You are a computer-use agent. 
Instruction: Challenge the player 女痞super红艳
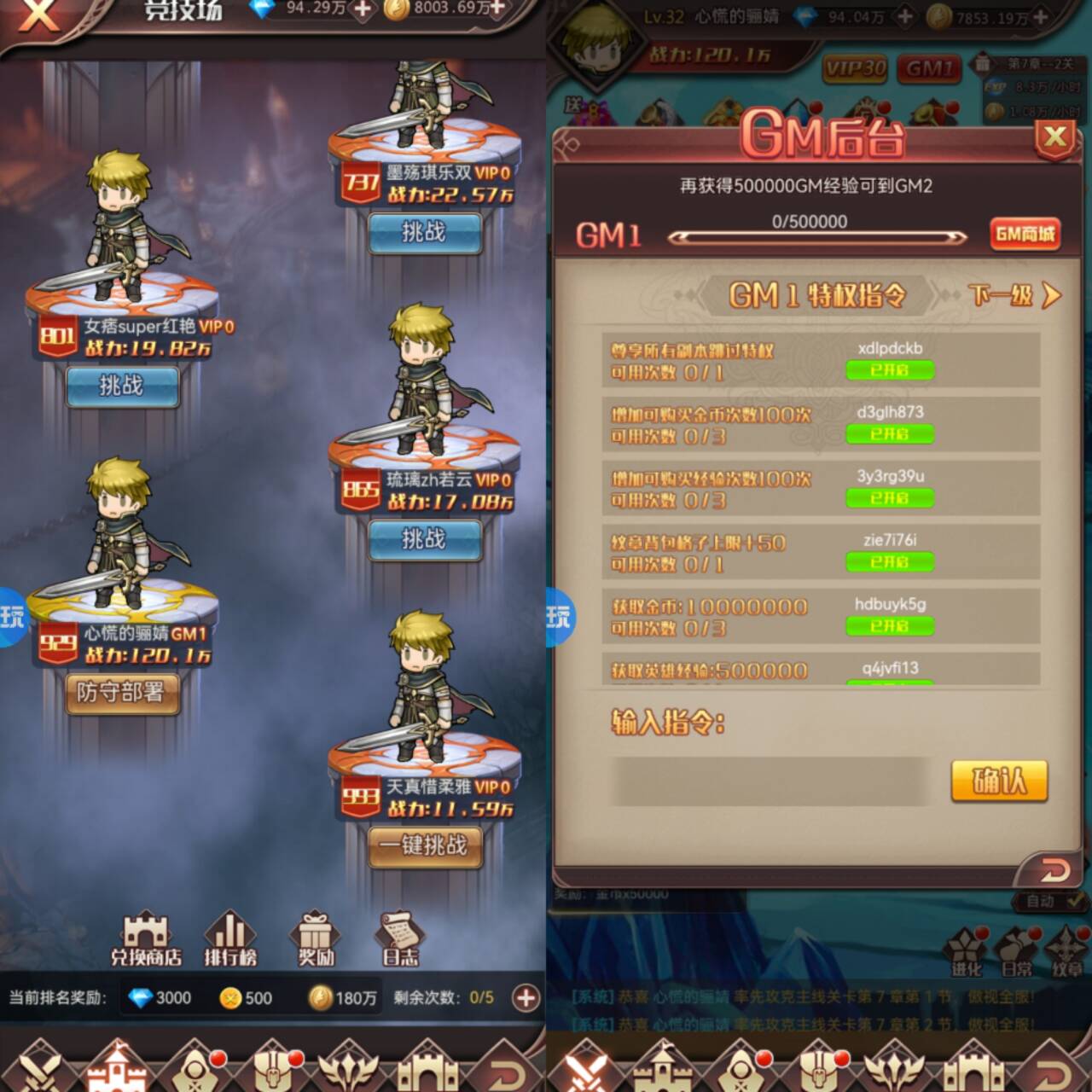(x=122, y=386)
